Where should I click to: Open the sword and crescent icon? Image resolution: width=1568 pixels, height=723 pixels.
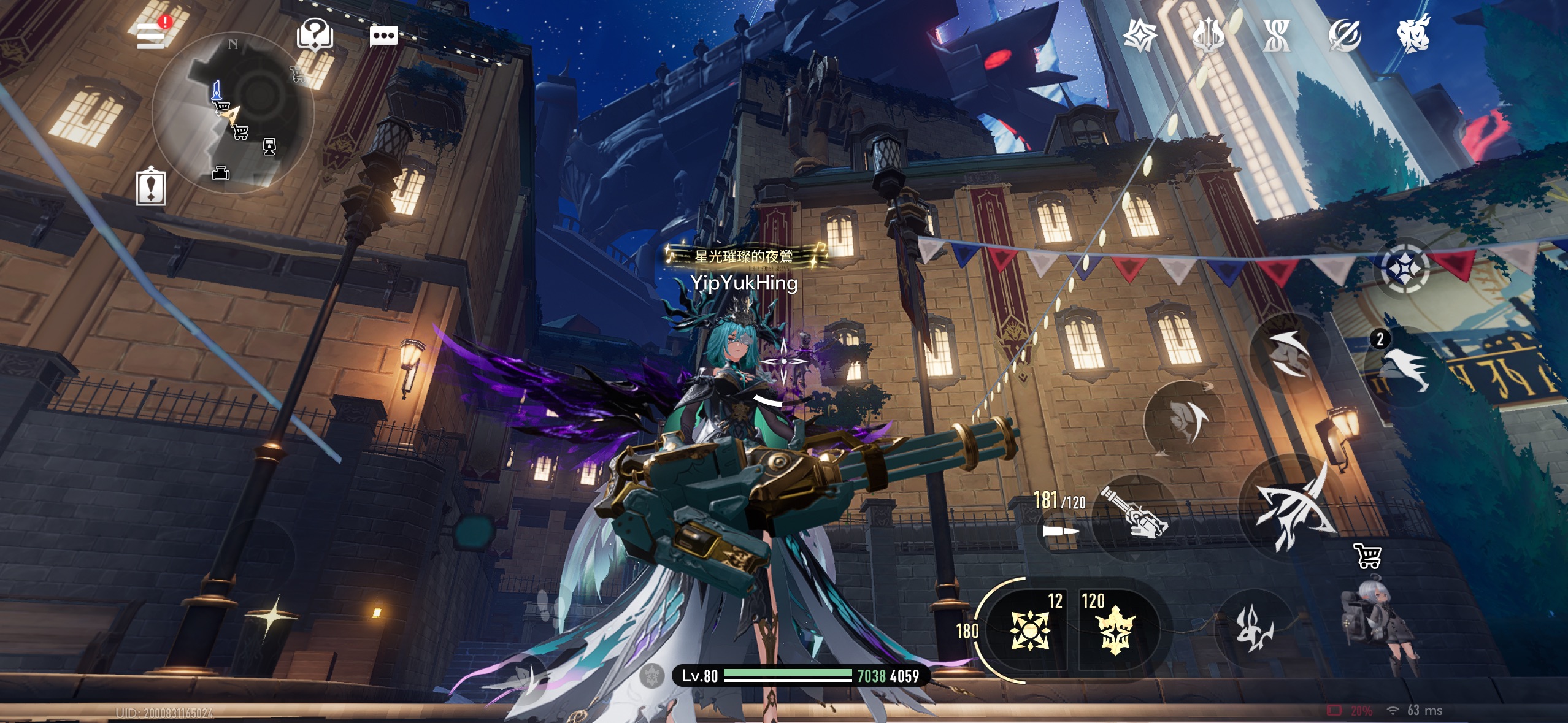coord(1345,35)
